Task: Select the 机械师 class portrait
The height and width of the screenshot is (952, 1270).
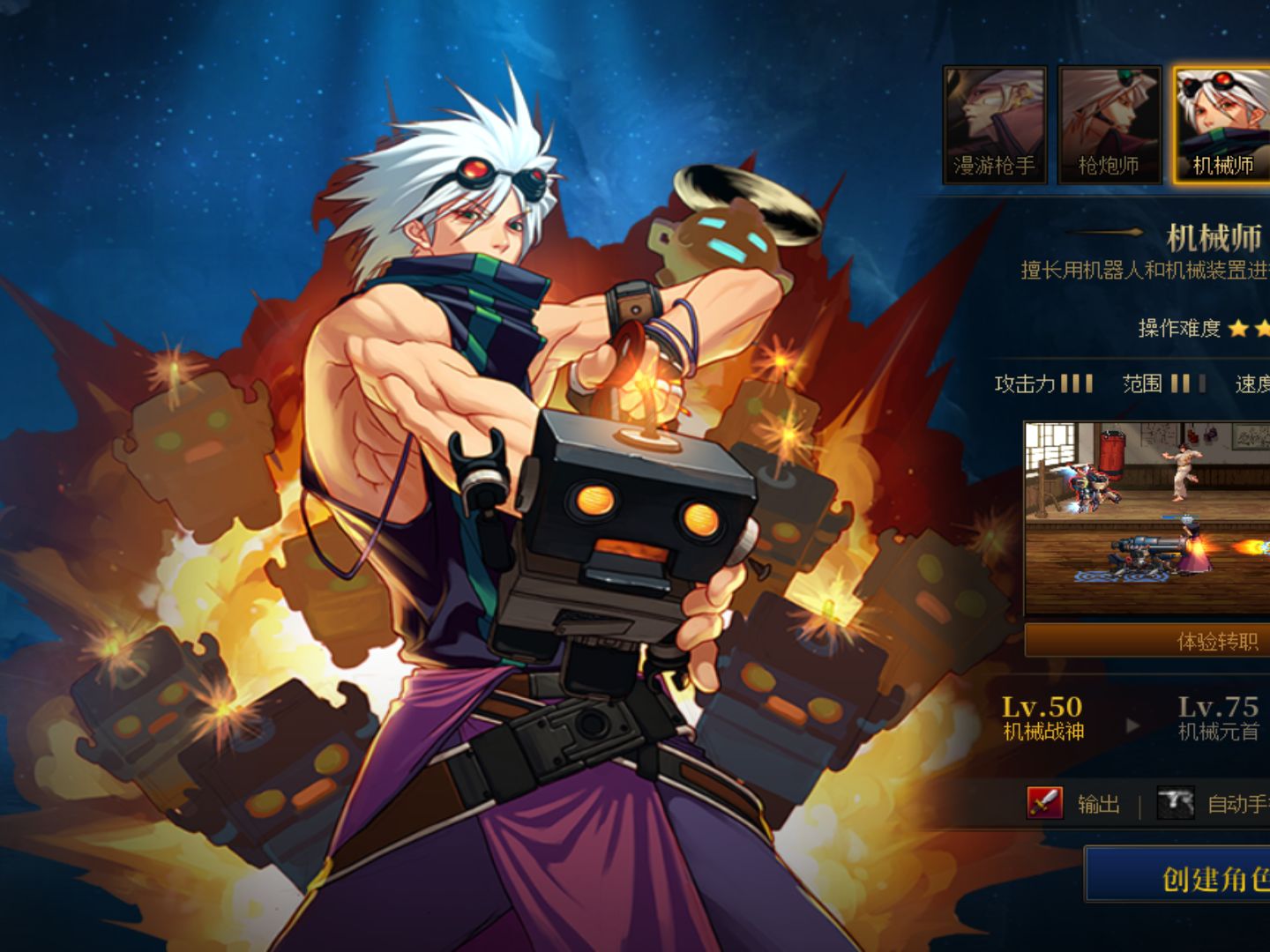Action: point(1221,124)
